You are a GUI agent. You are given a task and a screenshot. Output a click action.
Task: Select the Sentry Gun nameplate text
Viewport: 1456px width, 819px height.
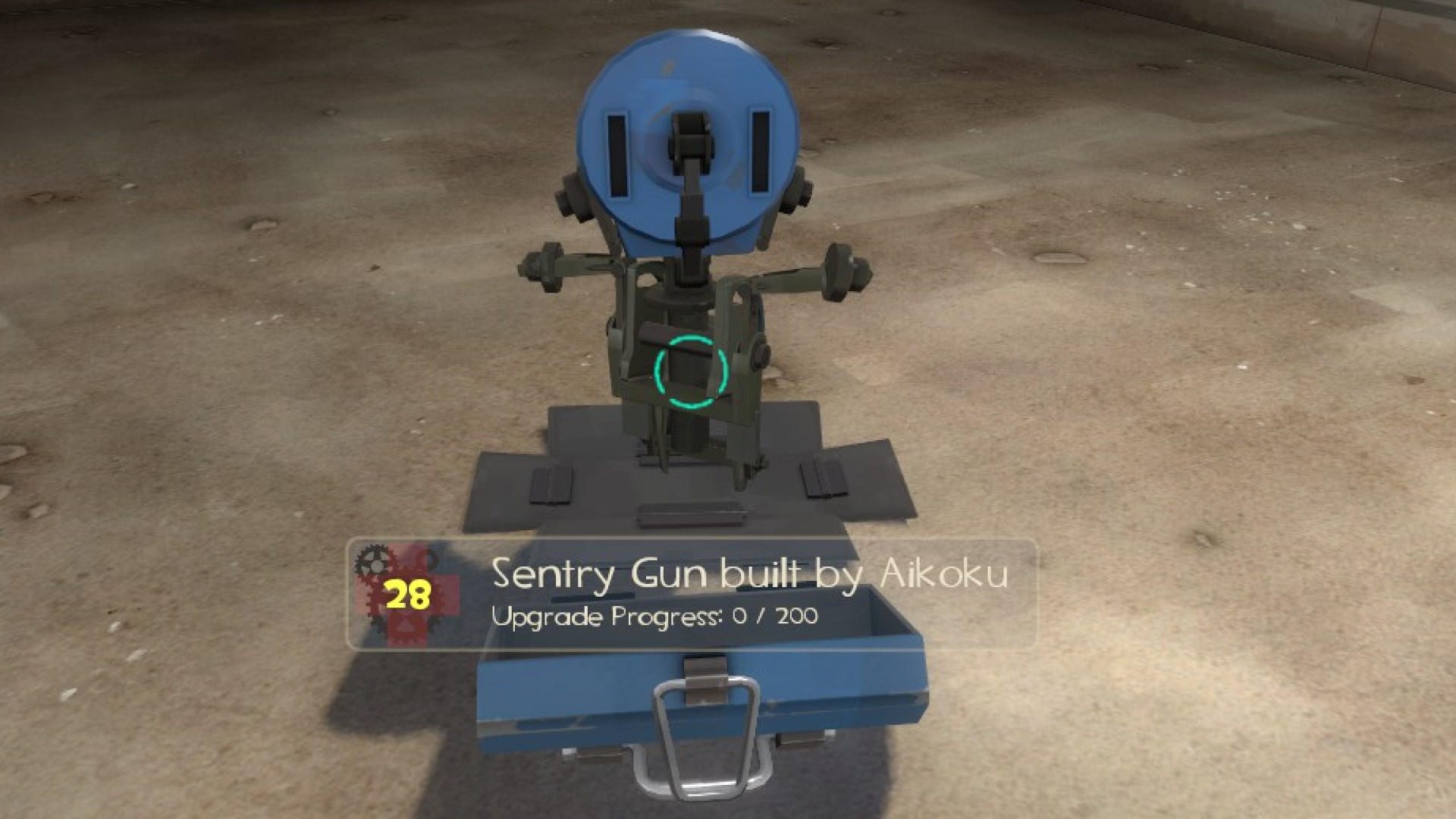pyautogui.click(x=607, y=576)
